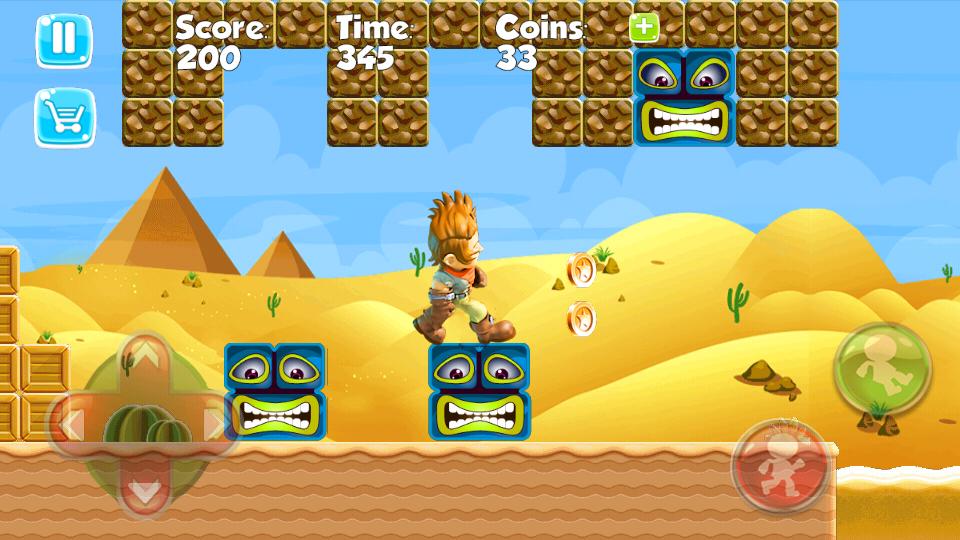
Task: Pause the game
Action: point(63,40)
